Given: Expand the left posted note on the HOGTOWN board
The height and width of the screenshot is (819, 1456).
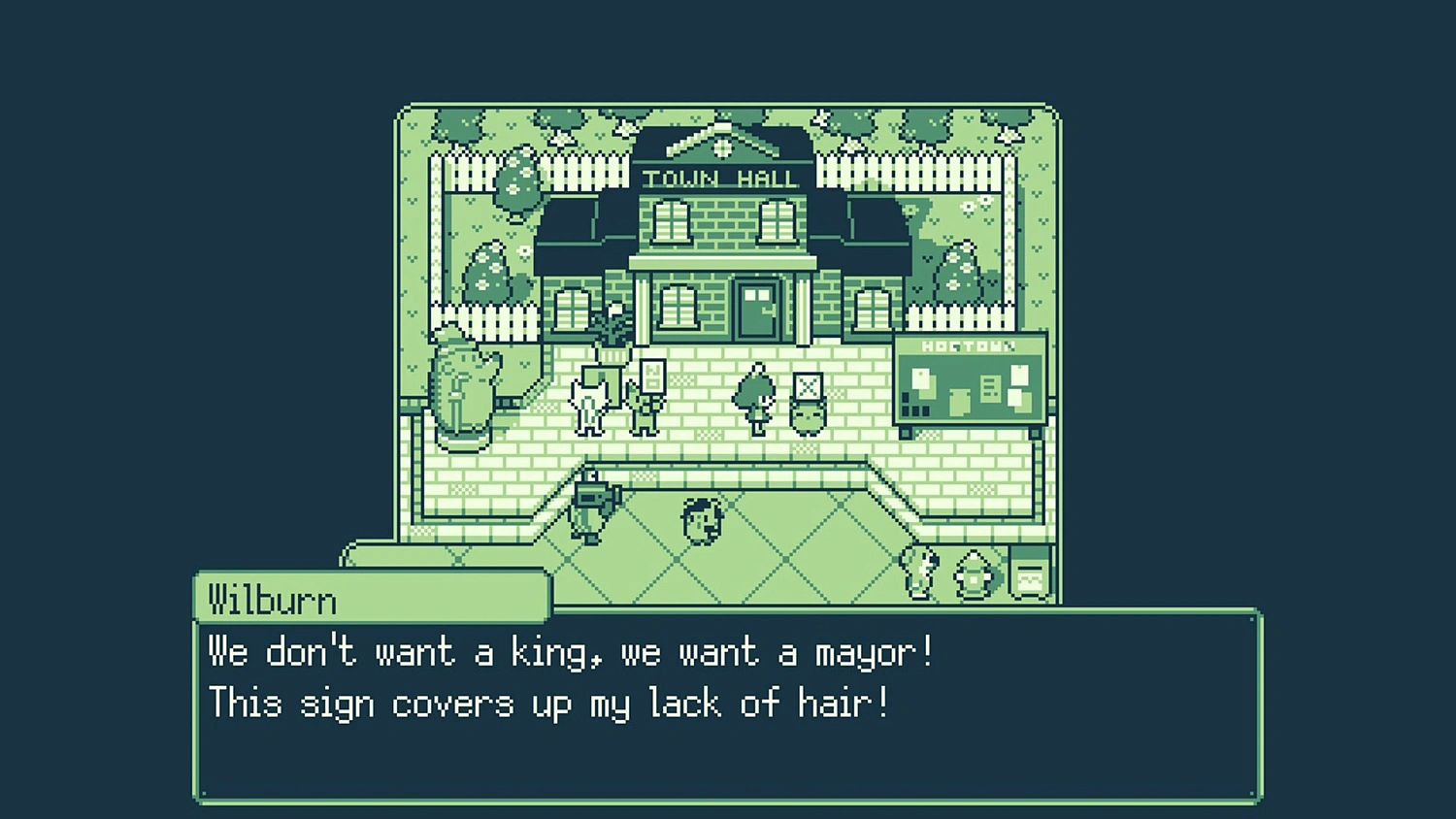Looking at the screenshot, I should 921,378.
